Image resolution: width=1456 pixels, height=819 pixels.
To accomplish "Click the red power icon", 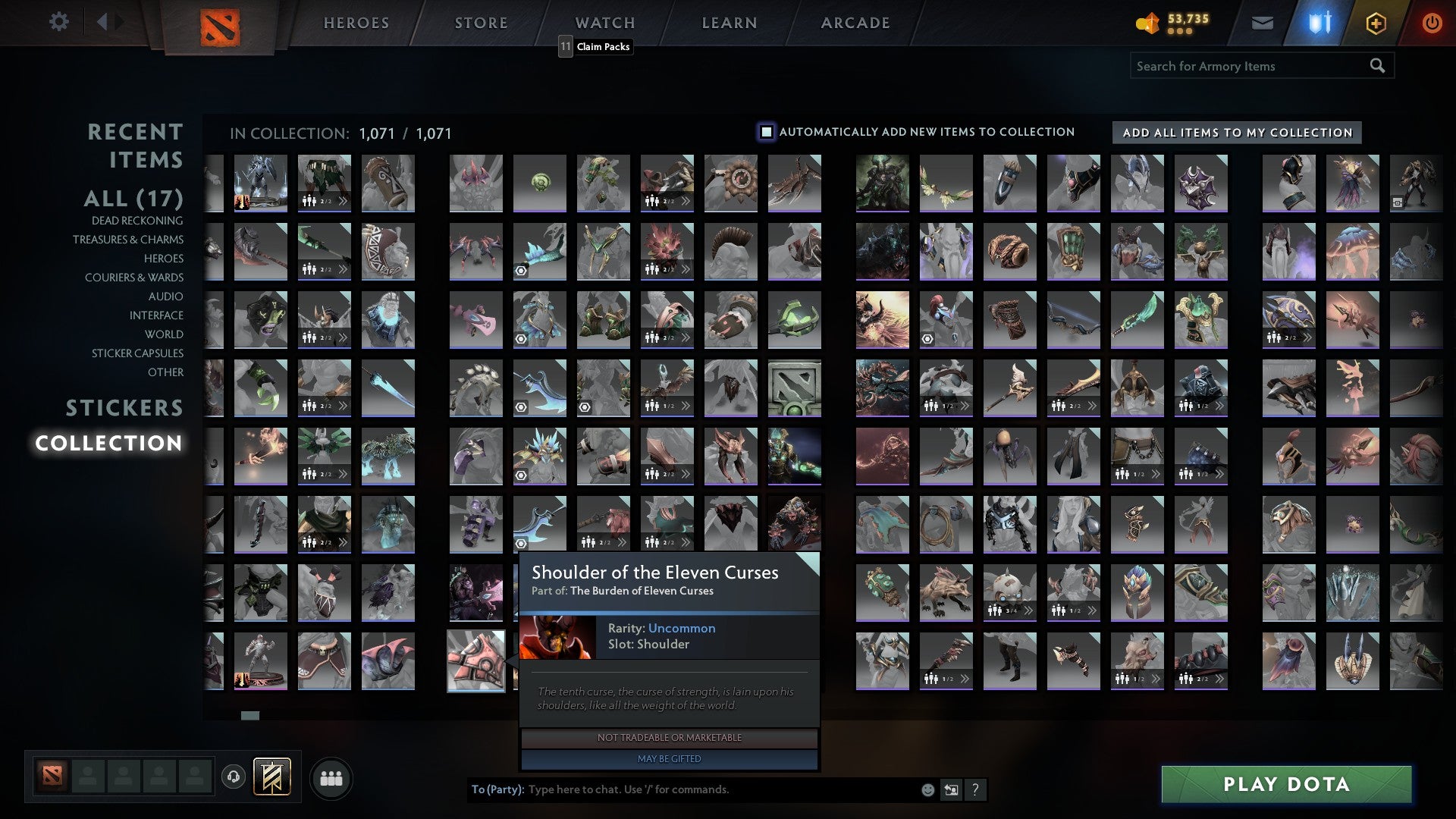I will pyautogui.click(x=1432, y=22).
